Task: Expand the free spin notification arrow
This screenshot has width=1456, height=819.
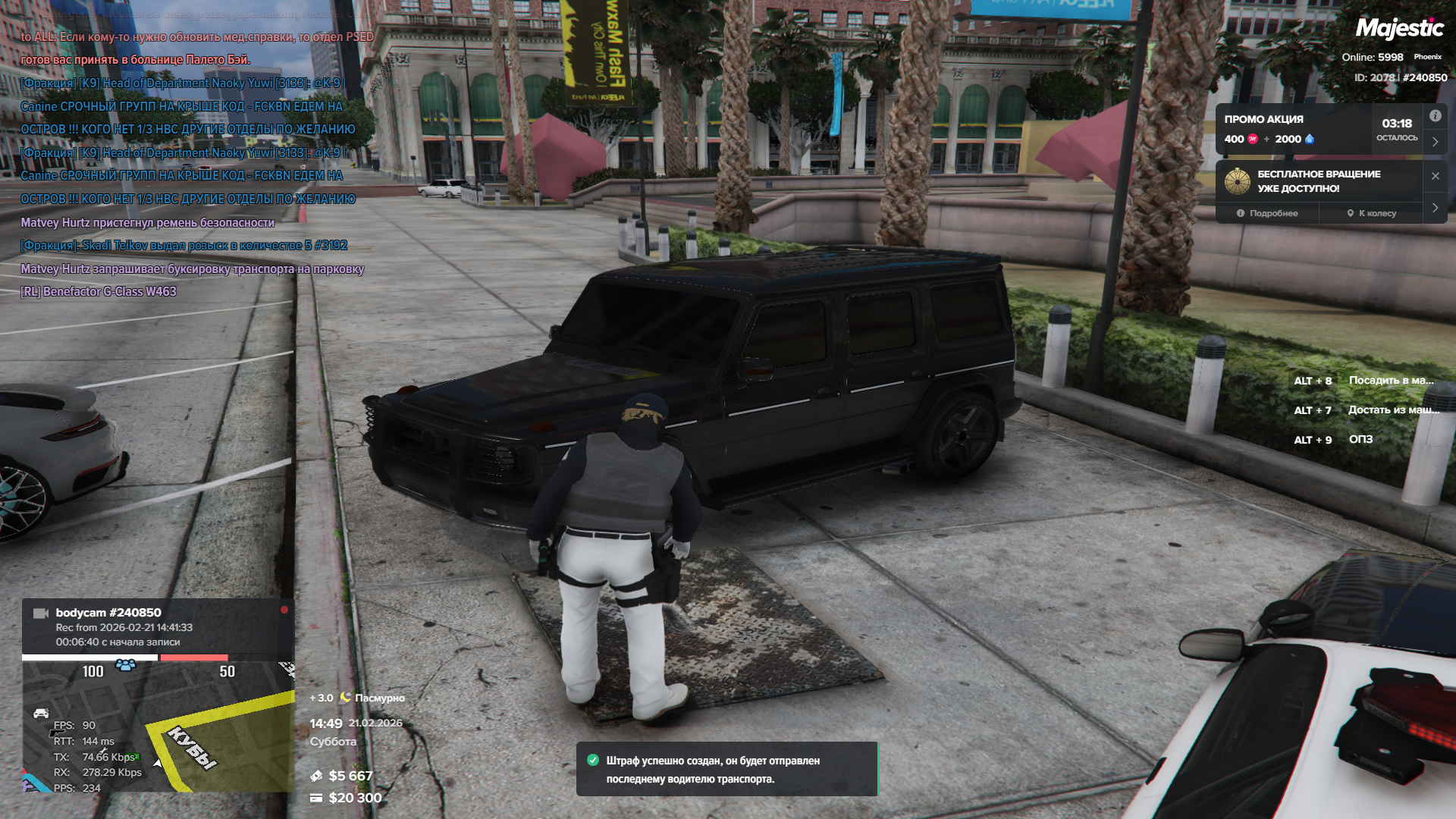Action: 1435,208
